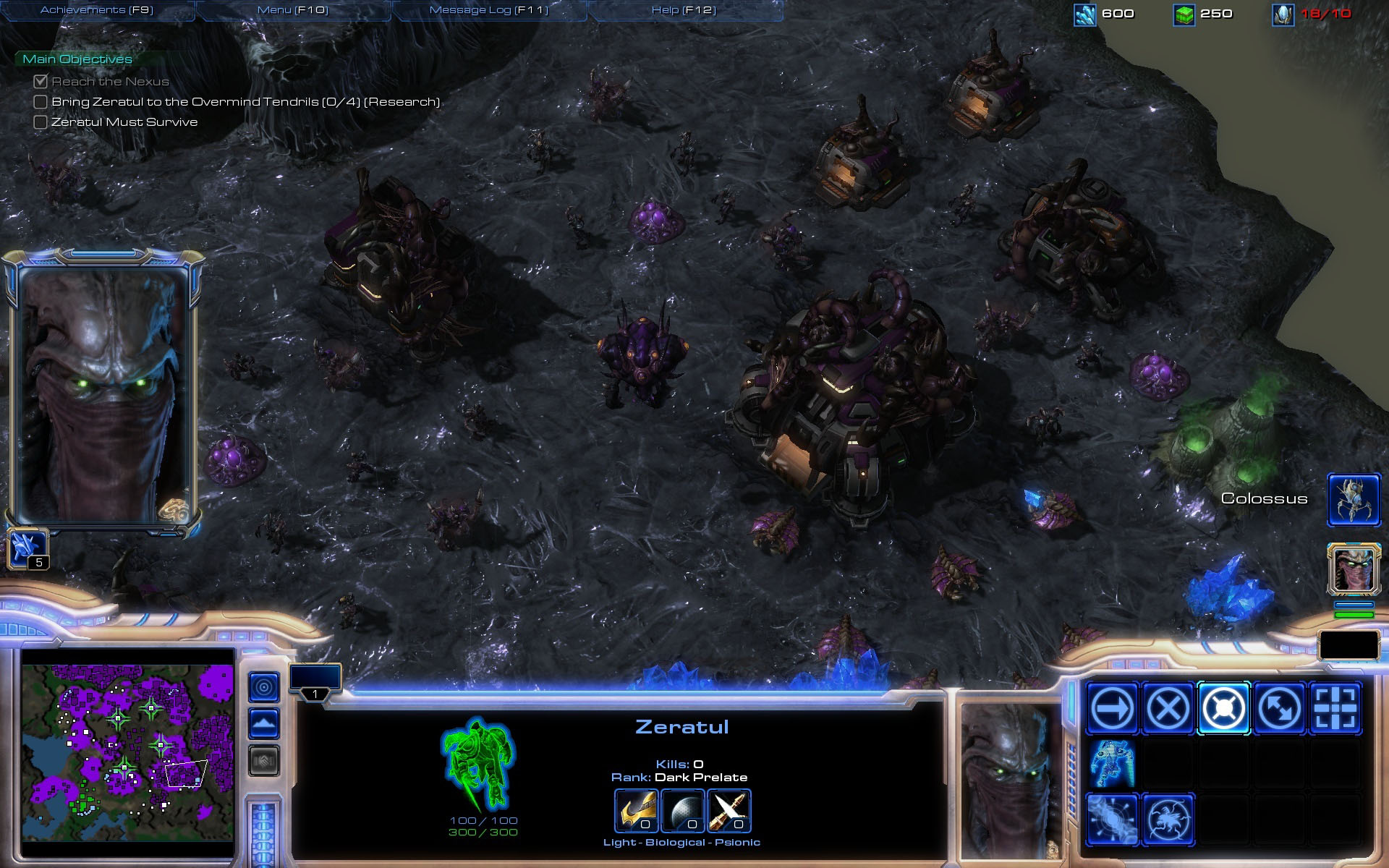
Task: Select the warp-in button showing 5
Action: point(27,550)
